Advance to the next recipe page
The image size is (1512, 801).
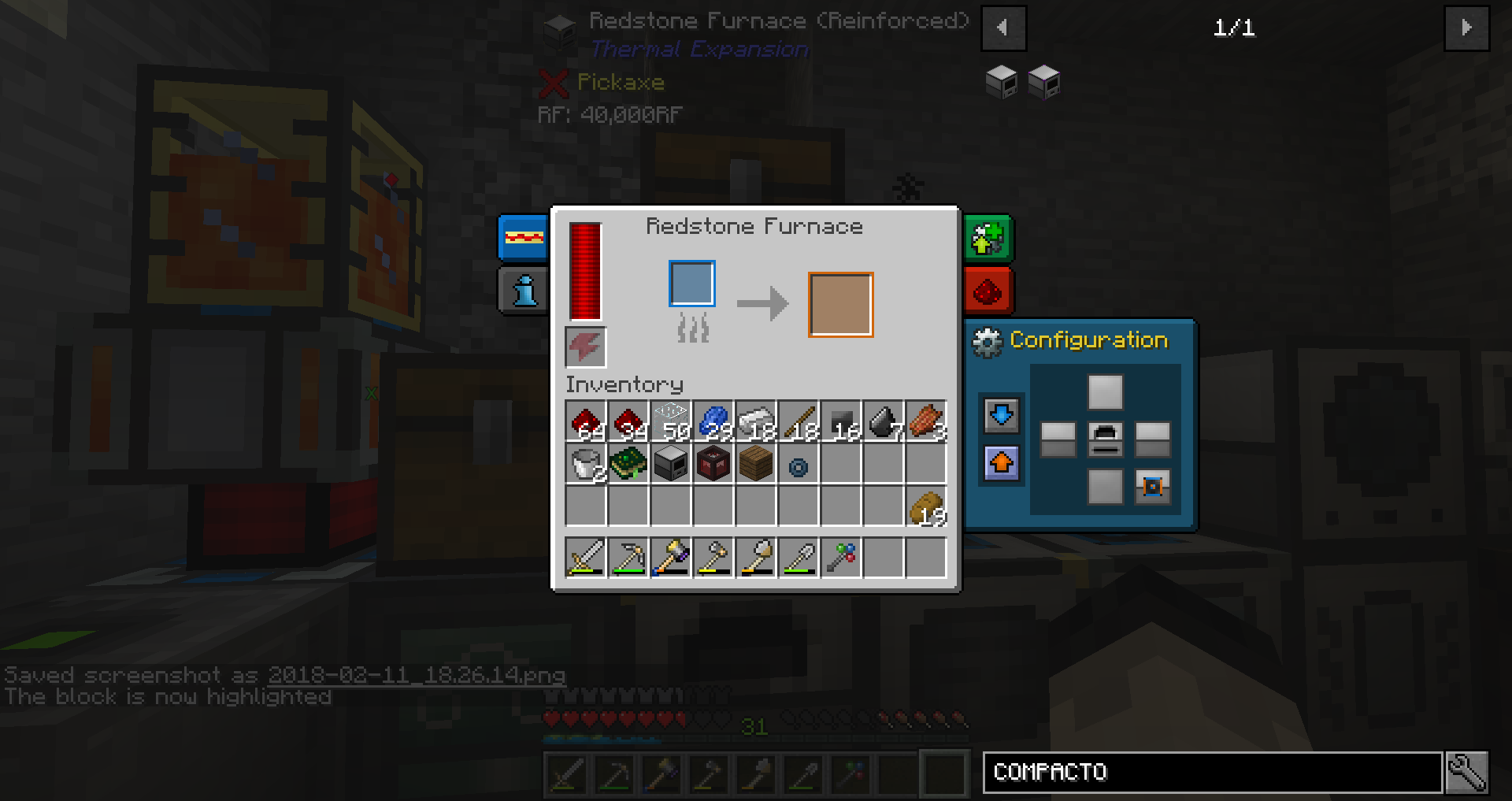click(1466, 28)
